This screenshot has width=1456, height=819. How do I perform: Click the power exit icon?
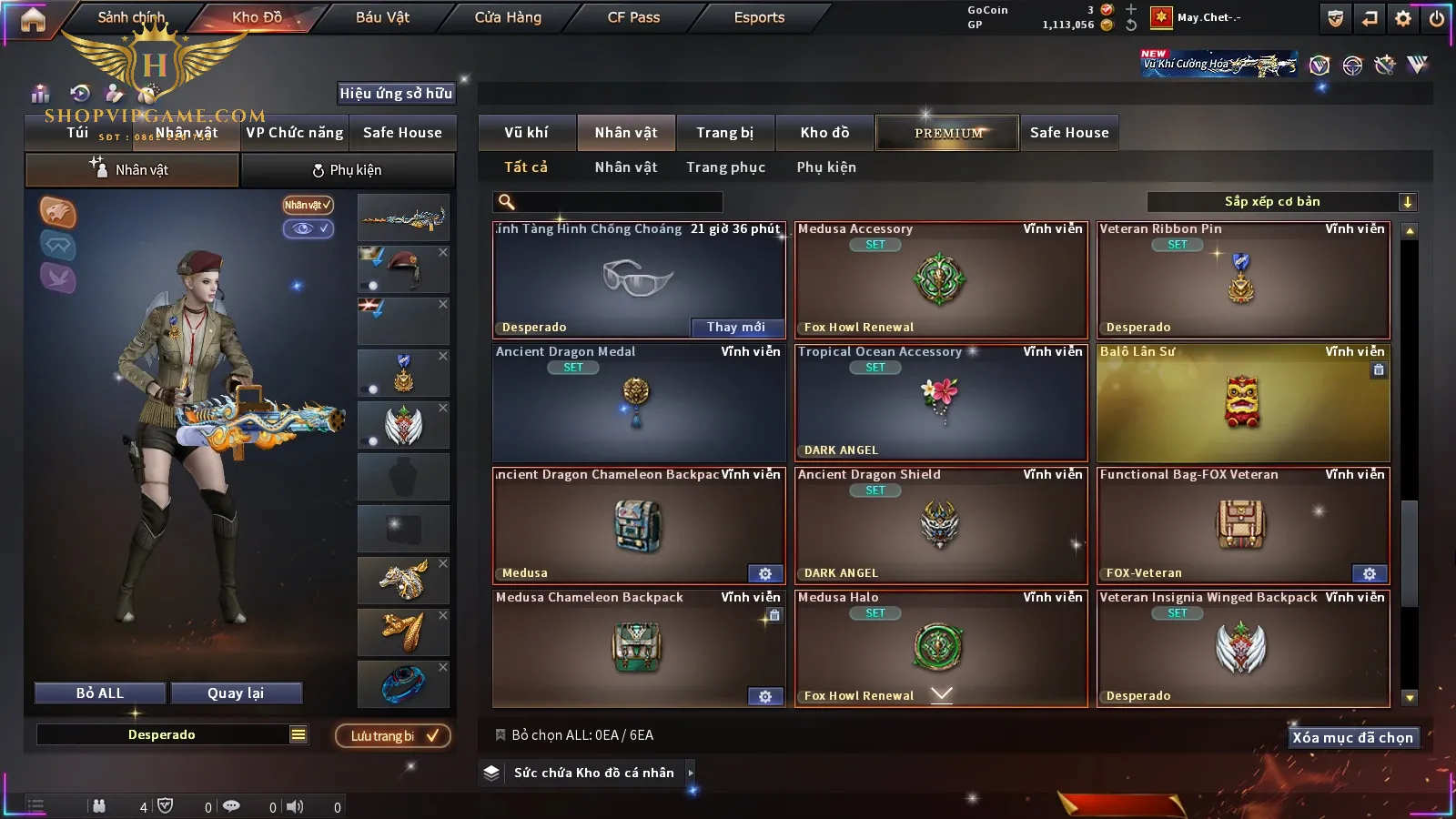[x=1436, y=18]
